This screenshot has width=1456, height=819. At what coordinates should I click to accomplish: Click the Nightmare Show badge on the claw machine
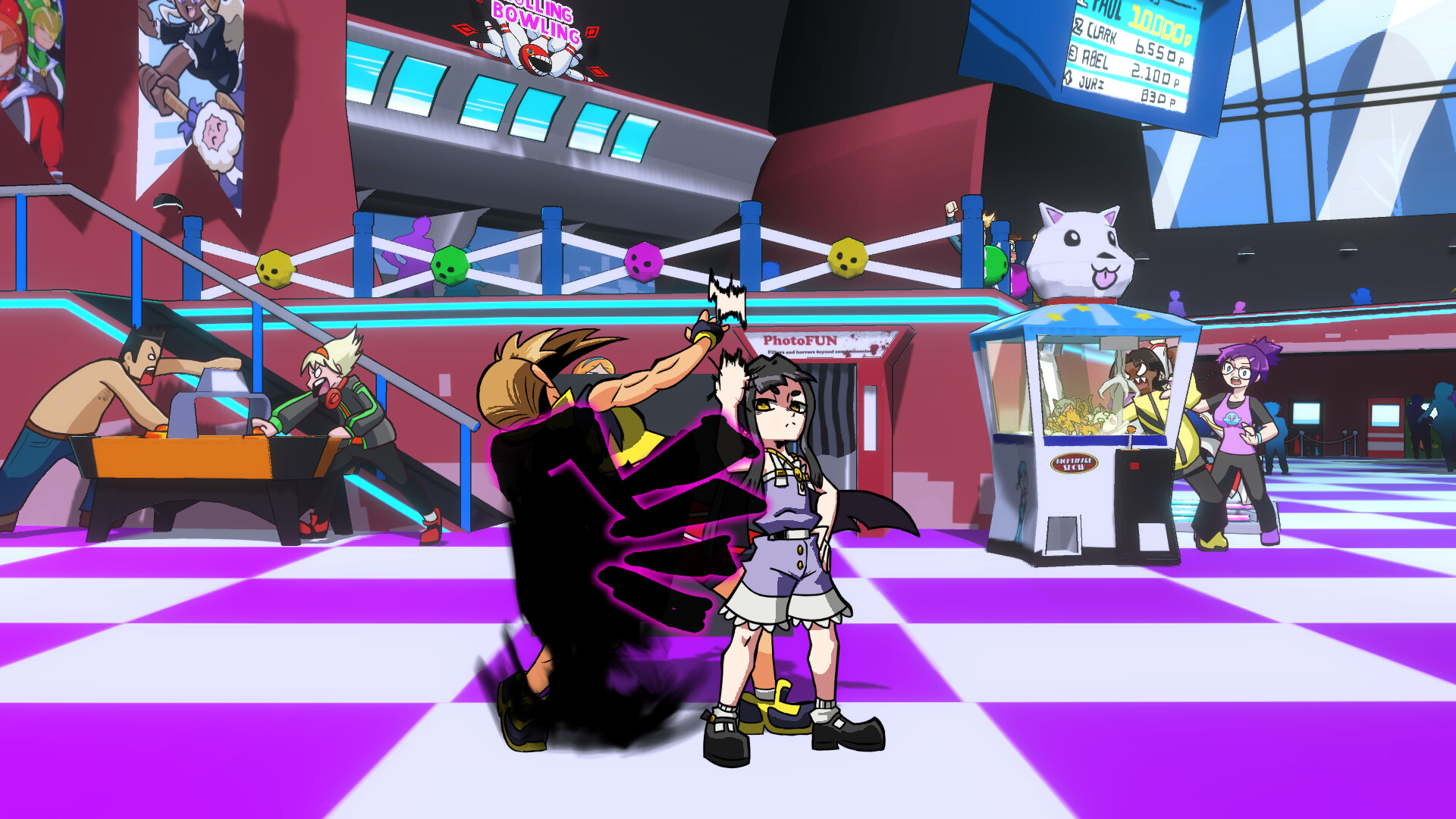(1075, 463)
